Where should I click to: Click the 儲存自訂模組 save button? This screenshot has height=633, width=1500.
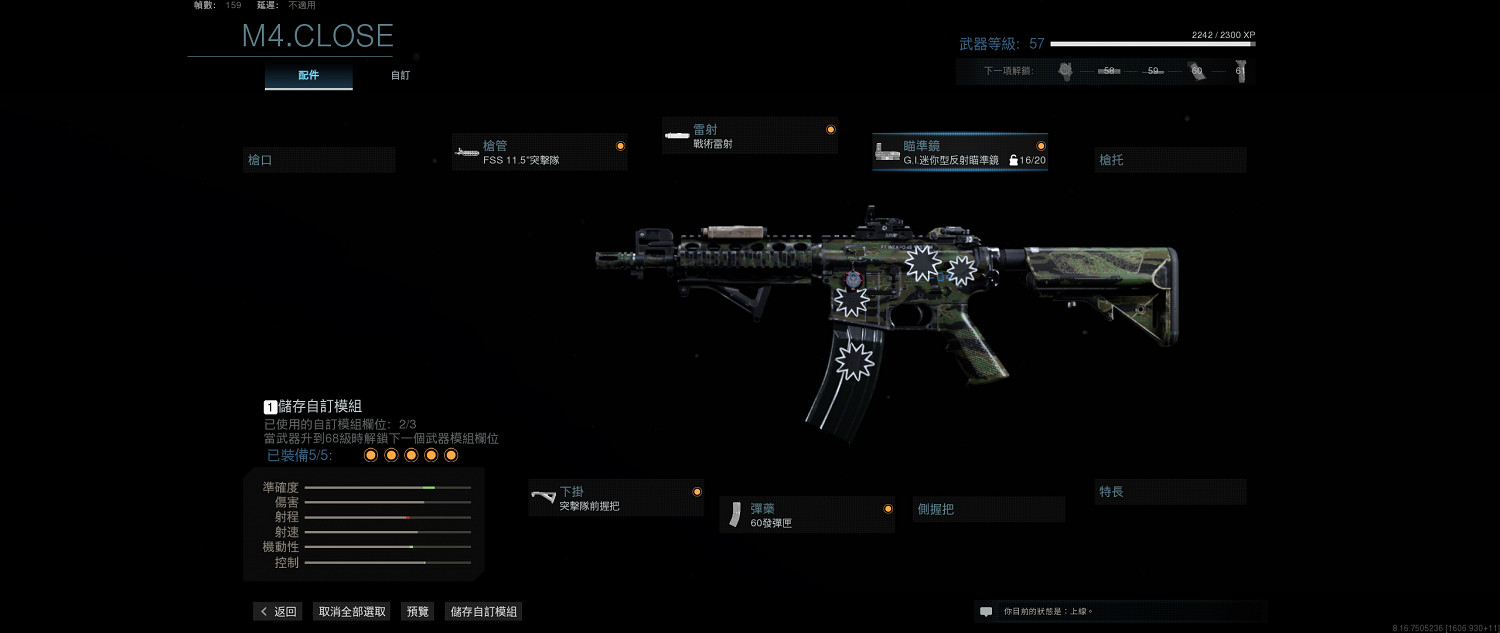[x=483, y=611]
